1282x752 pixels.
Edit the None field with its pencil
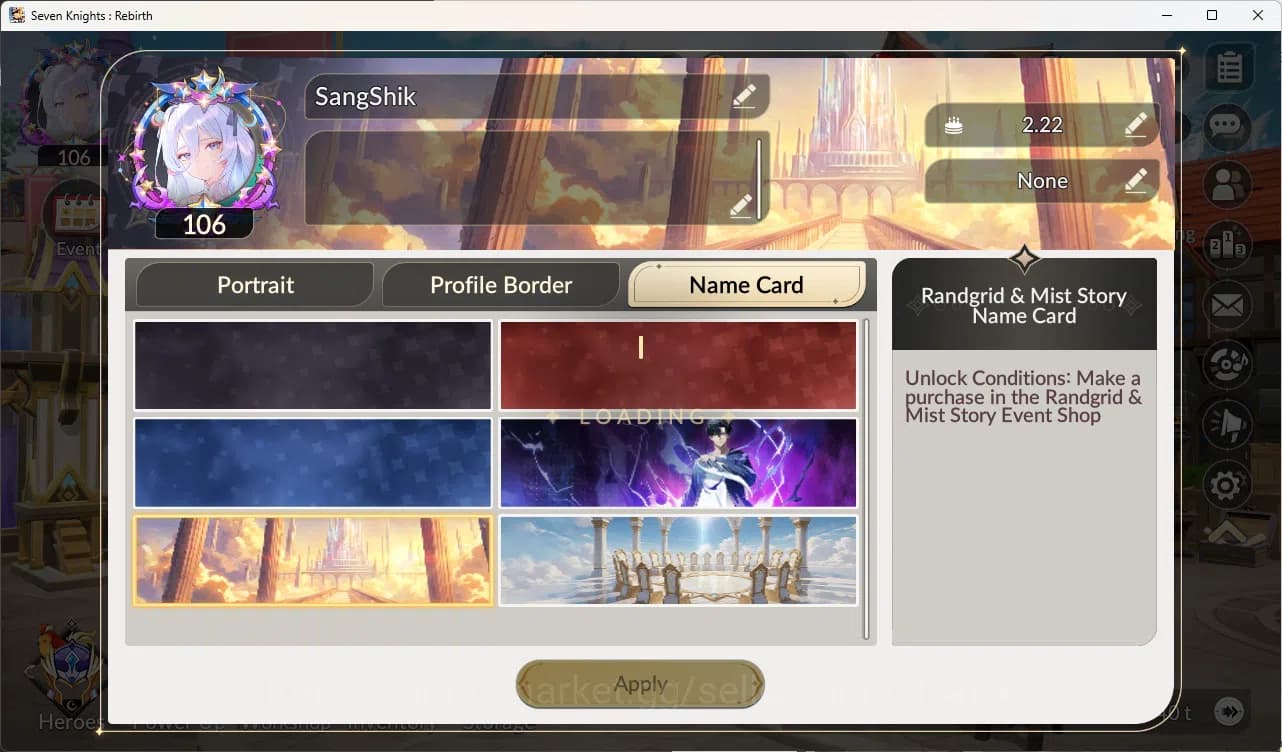click(x=1135, y=182)
